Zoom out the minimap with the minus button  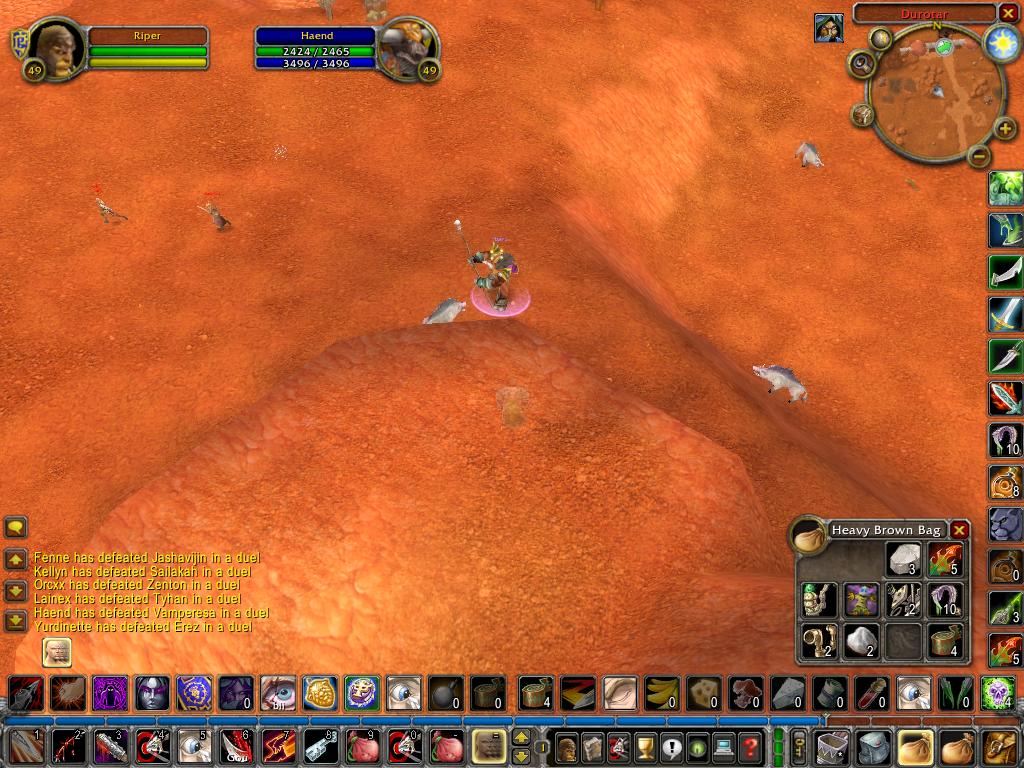(x=979, y=157)
